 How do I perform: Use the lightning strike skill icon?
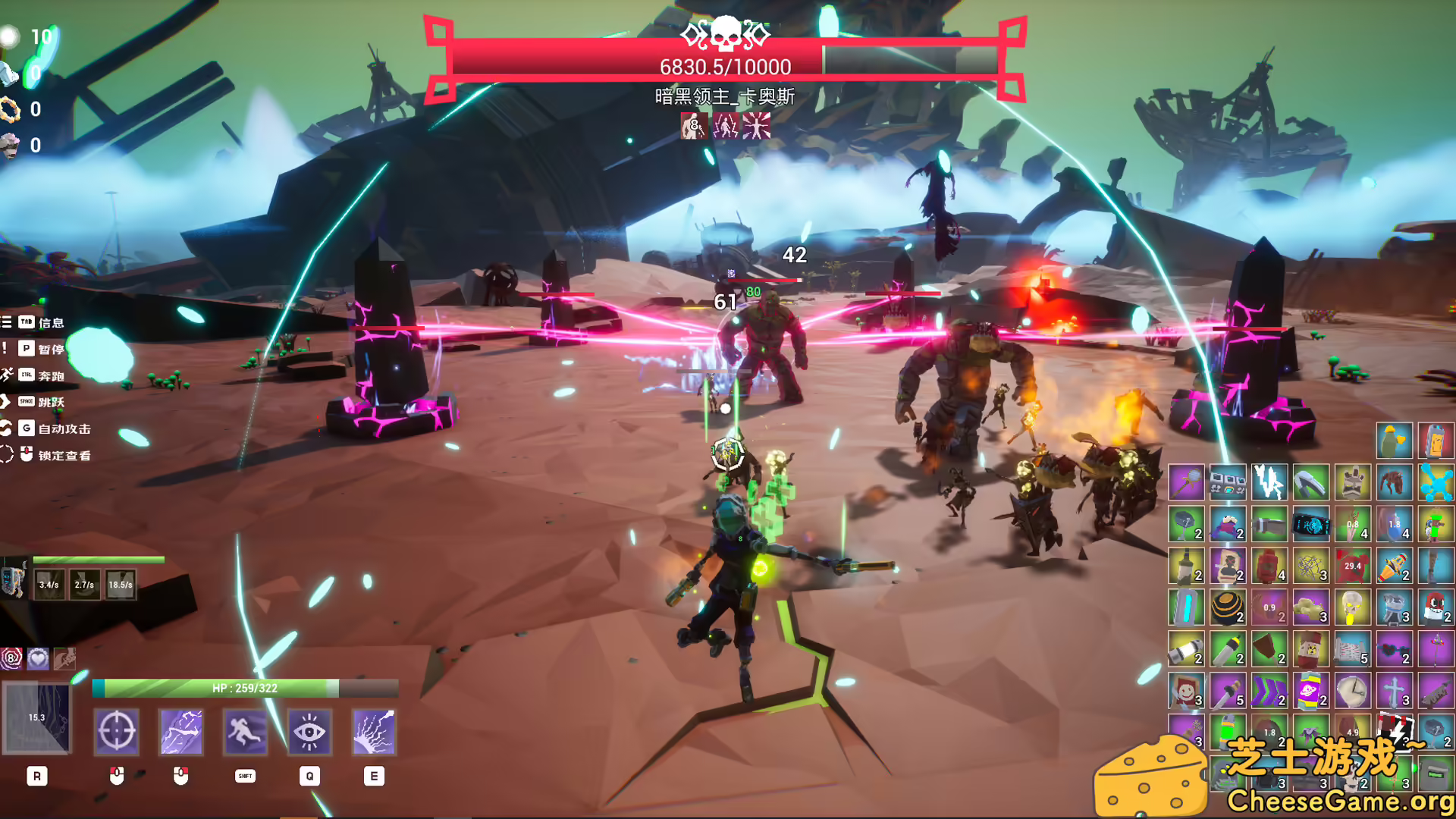pos(180,732)
